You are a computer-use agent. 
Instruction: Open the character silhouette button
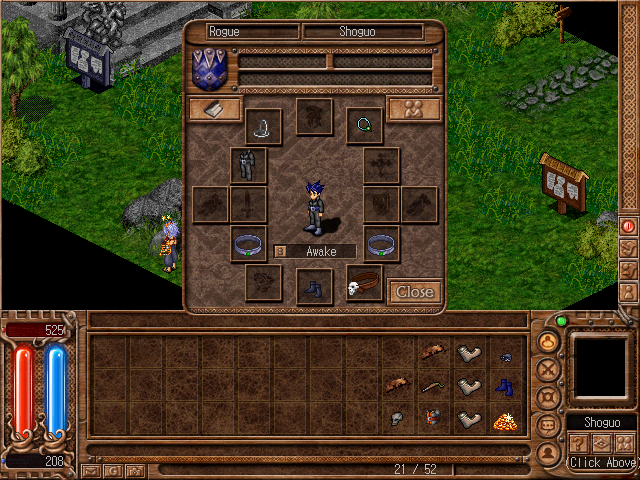[547, 453]
